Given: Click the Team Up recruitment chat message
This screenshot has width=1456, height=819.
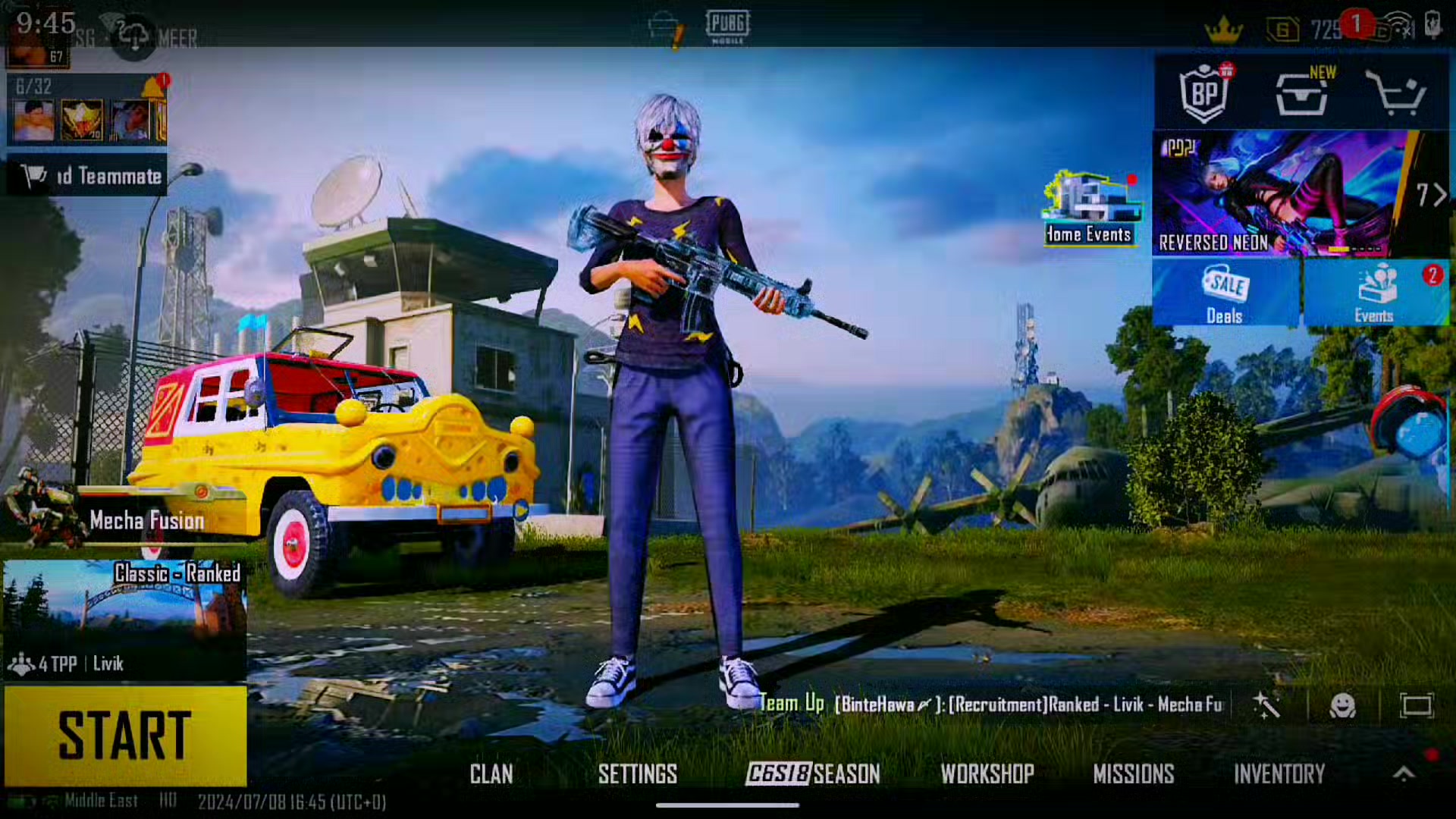Looking at the screenshot, I should pos(993,704).
